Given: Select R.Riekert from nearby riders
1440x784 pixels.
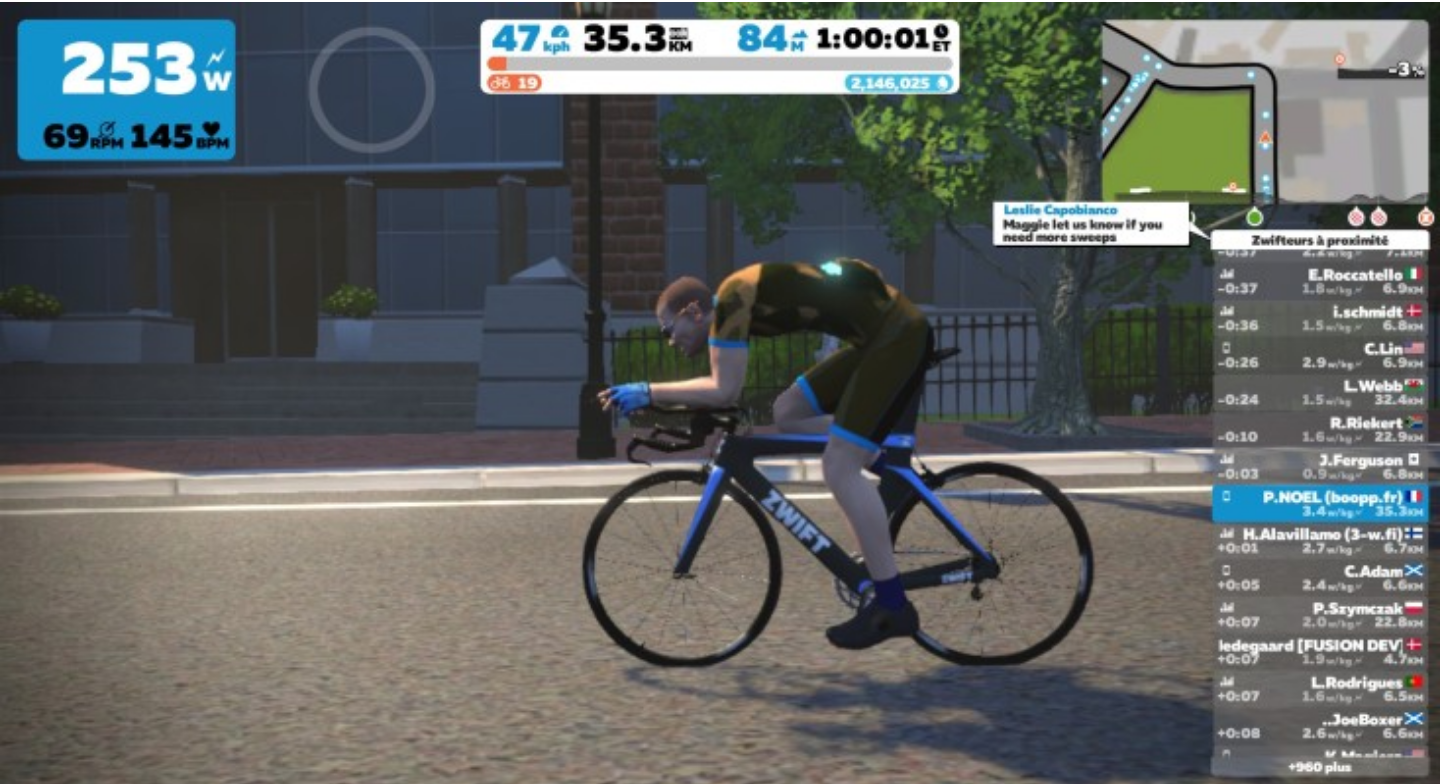Looking at the screenshot, I should tap(1320, 429).
